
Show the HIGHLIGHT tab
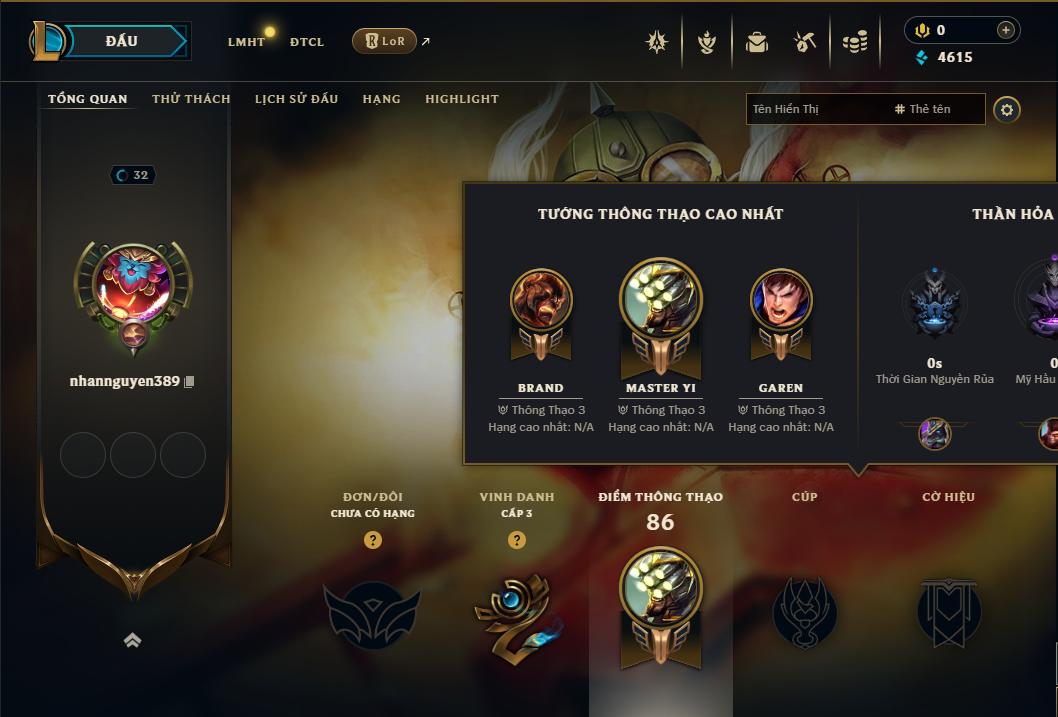tap(462, 99)
